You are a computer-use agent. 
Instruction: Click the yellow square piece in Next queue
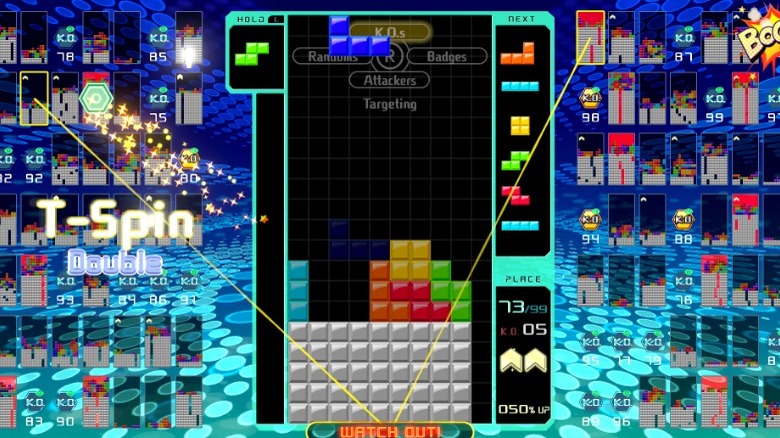click(x=520, y=125)
